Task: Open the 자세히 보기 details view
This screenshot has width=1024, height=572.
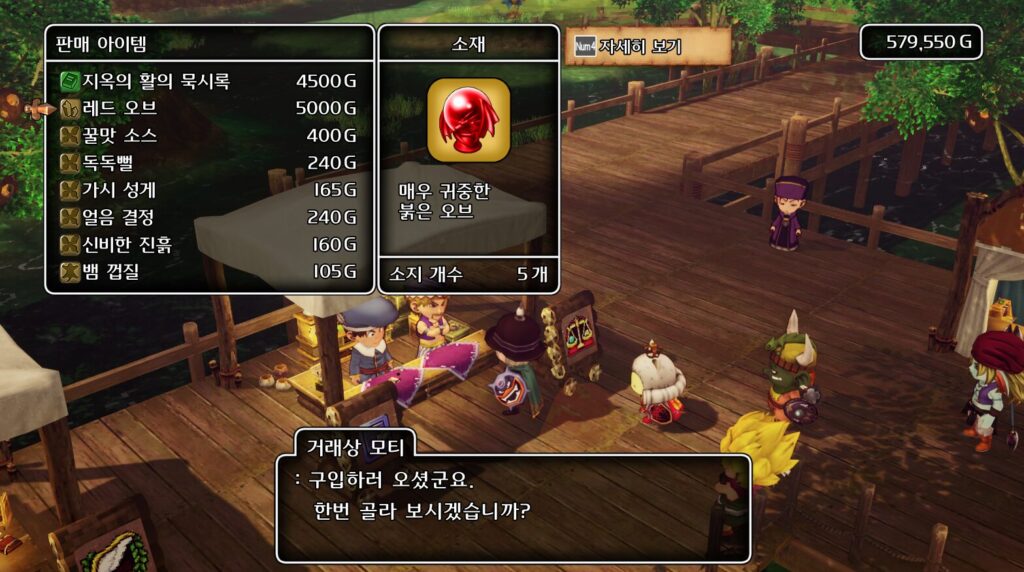Action: point(647,46)
